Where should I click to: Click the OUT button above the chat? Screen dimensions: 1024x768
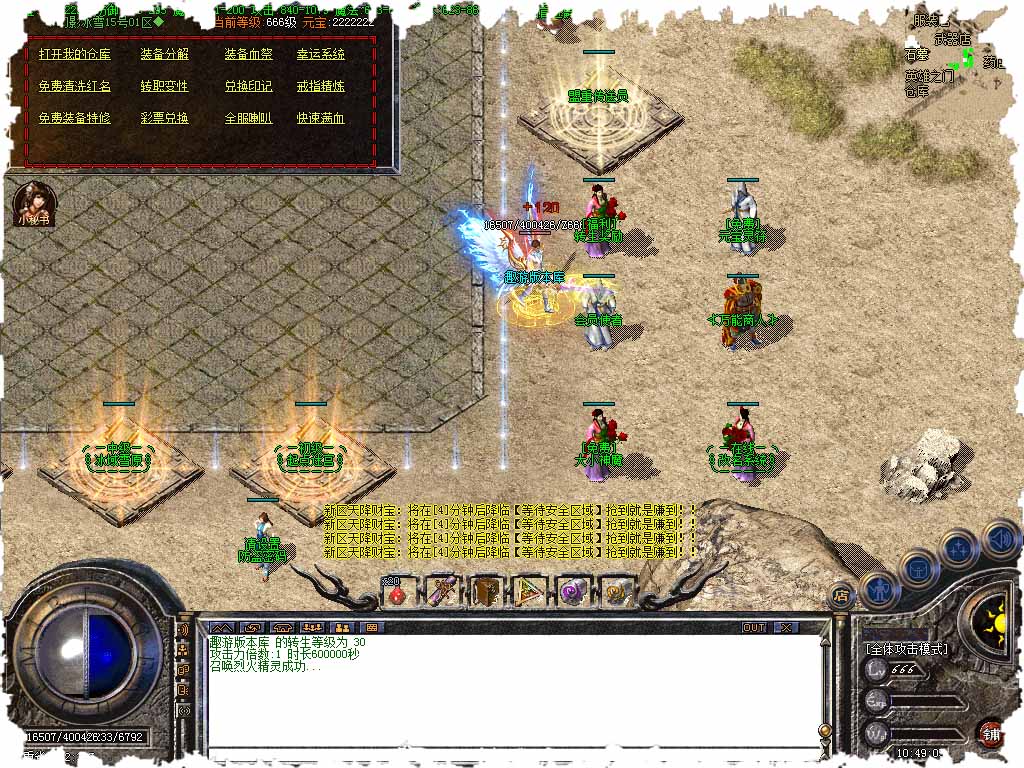754,627
